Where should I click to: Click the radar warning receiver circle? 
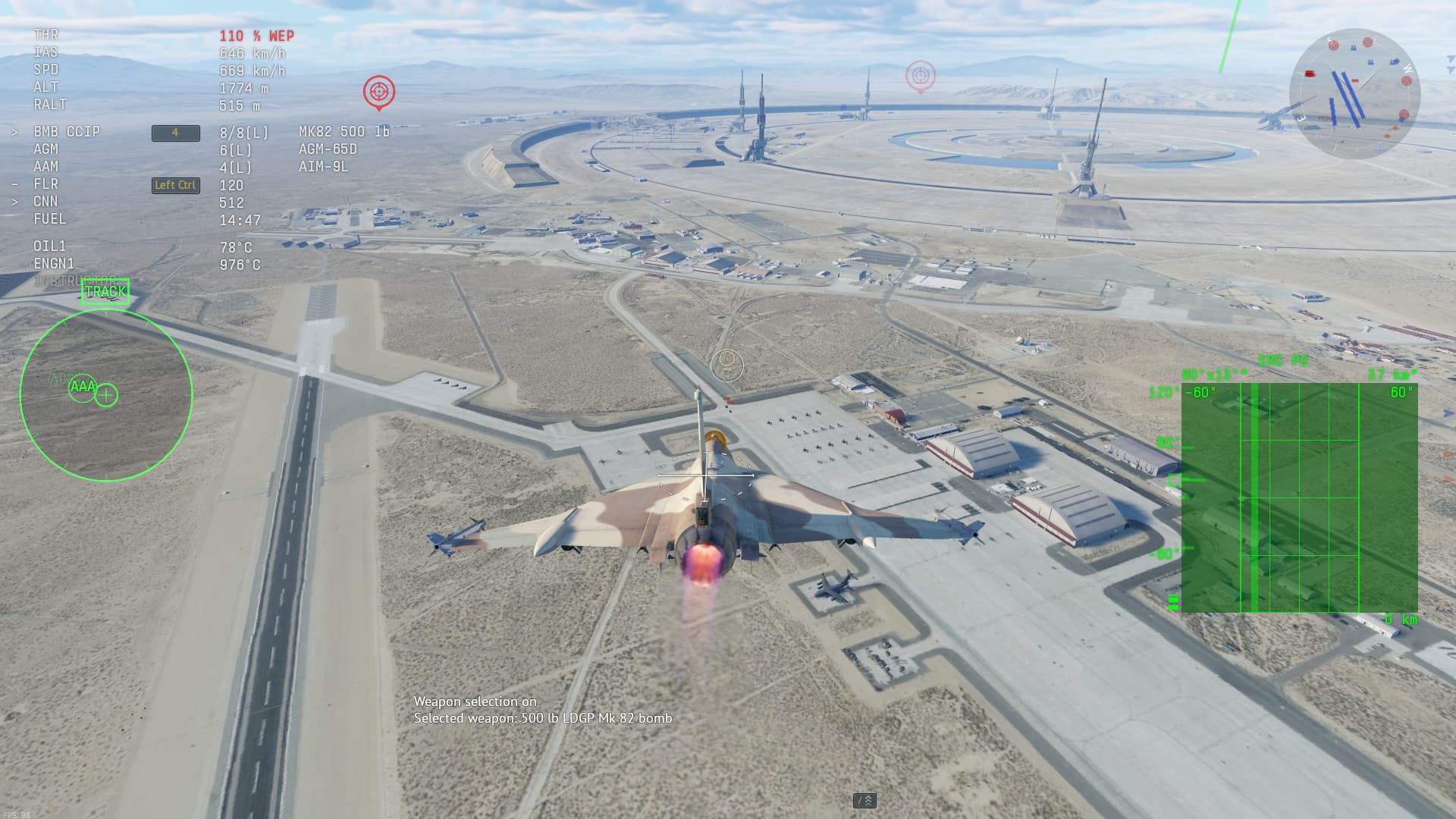106,394
